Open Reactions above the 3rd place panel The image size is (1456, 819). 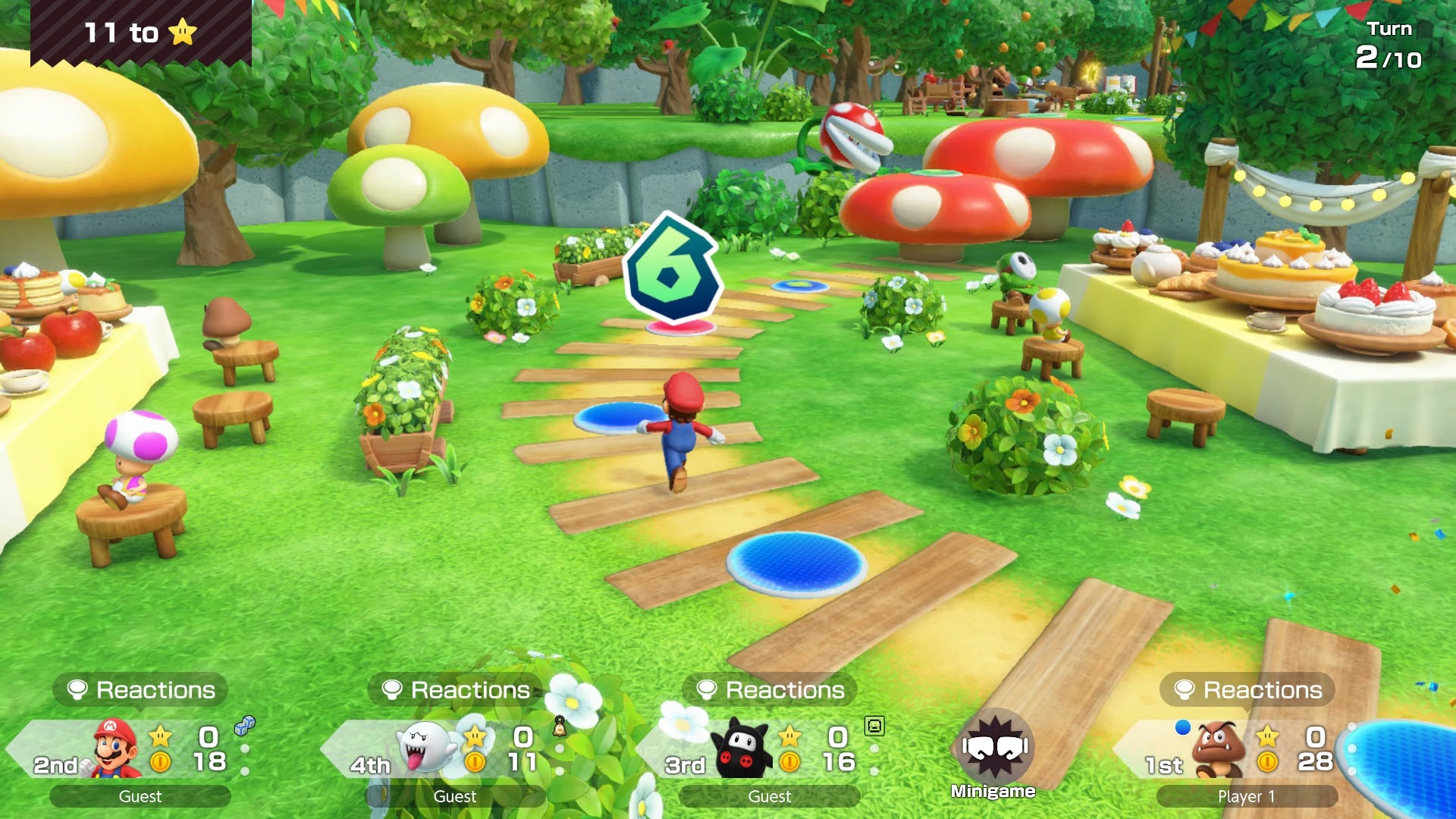(770, 689)
